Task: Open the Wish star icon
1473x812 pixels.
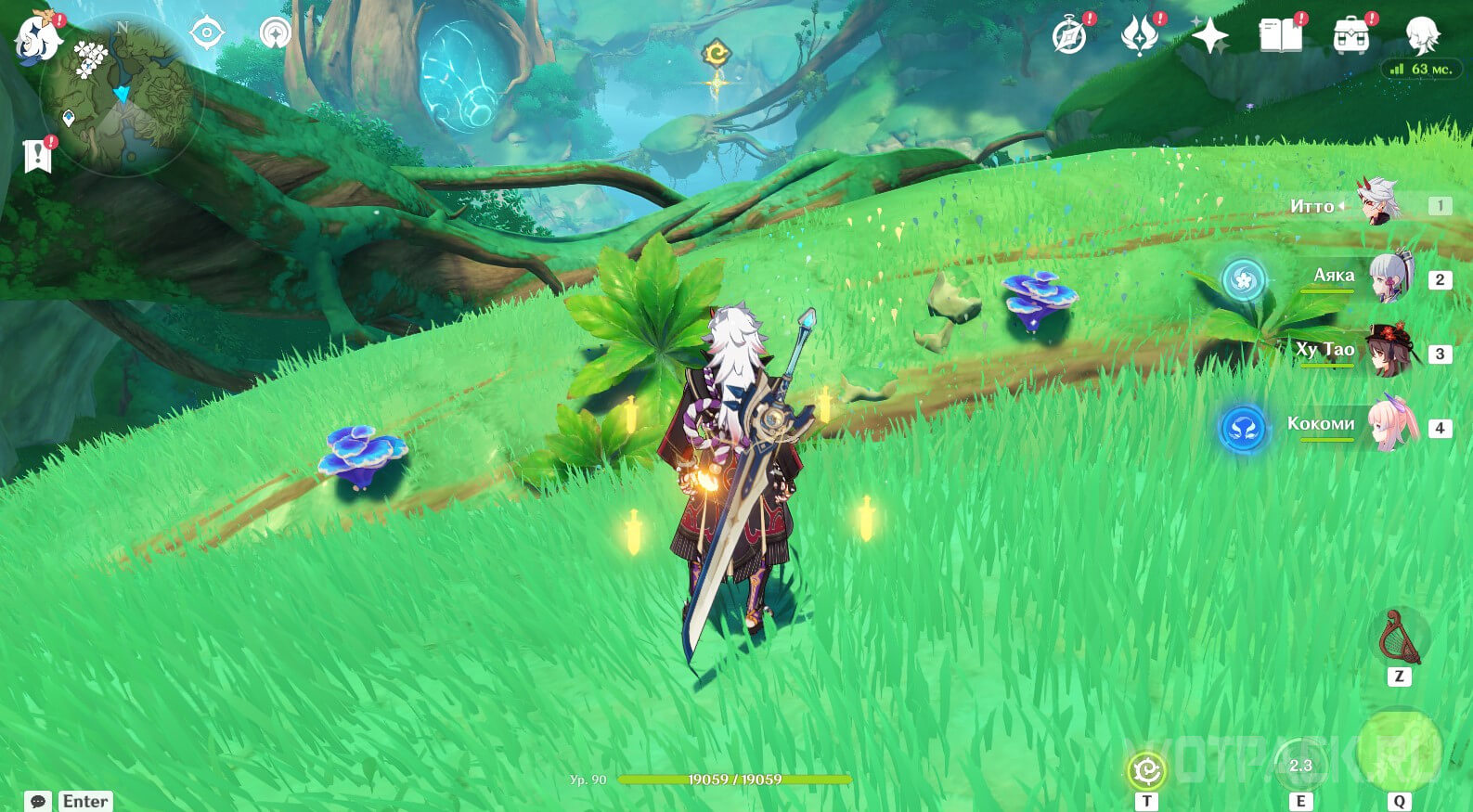Action: [x=1210, y=37]
